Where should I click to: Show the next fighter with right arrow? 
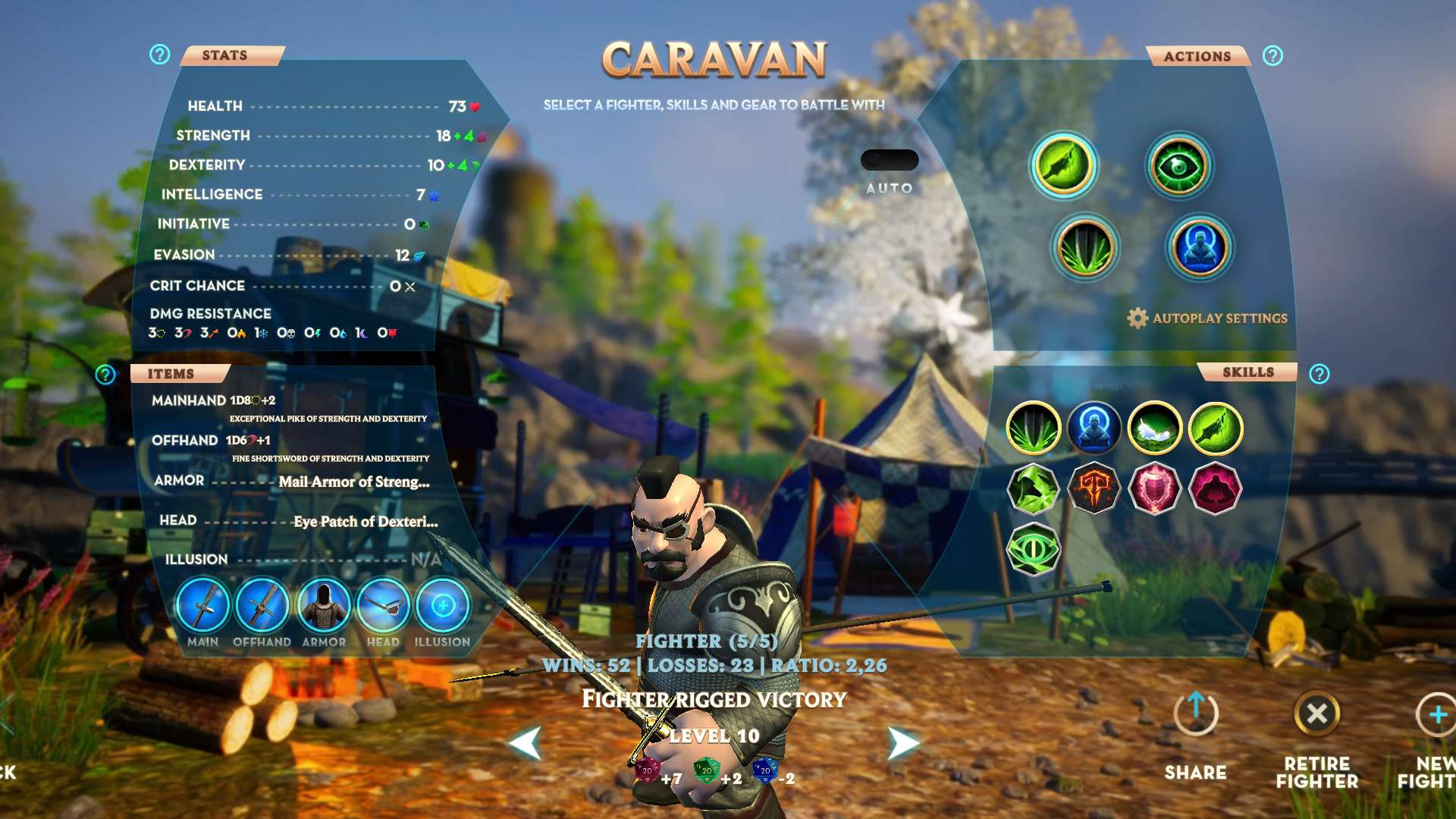902,743
